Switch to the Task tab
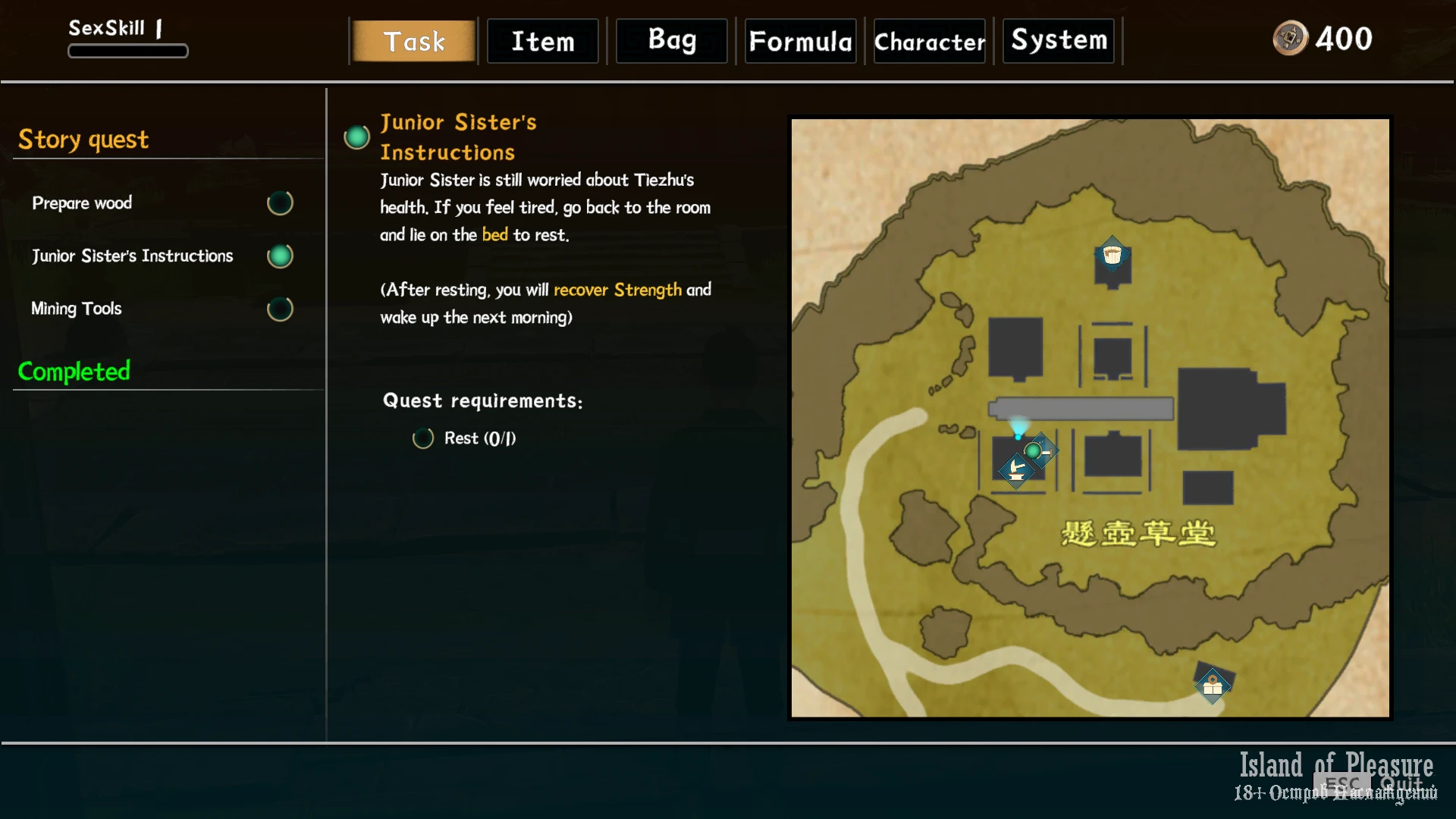This screenshot has width=1456, height=819. 414,41
